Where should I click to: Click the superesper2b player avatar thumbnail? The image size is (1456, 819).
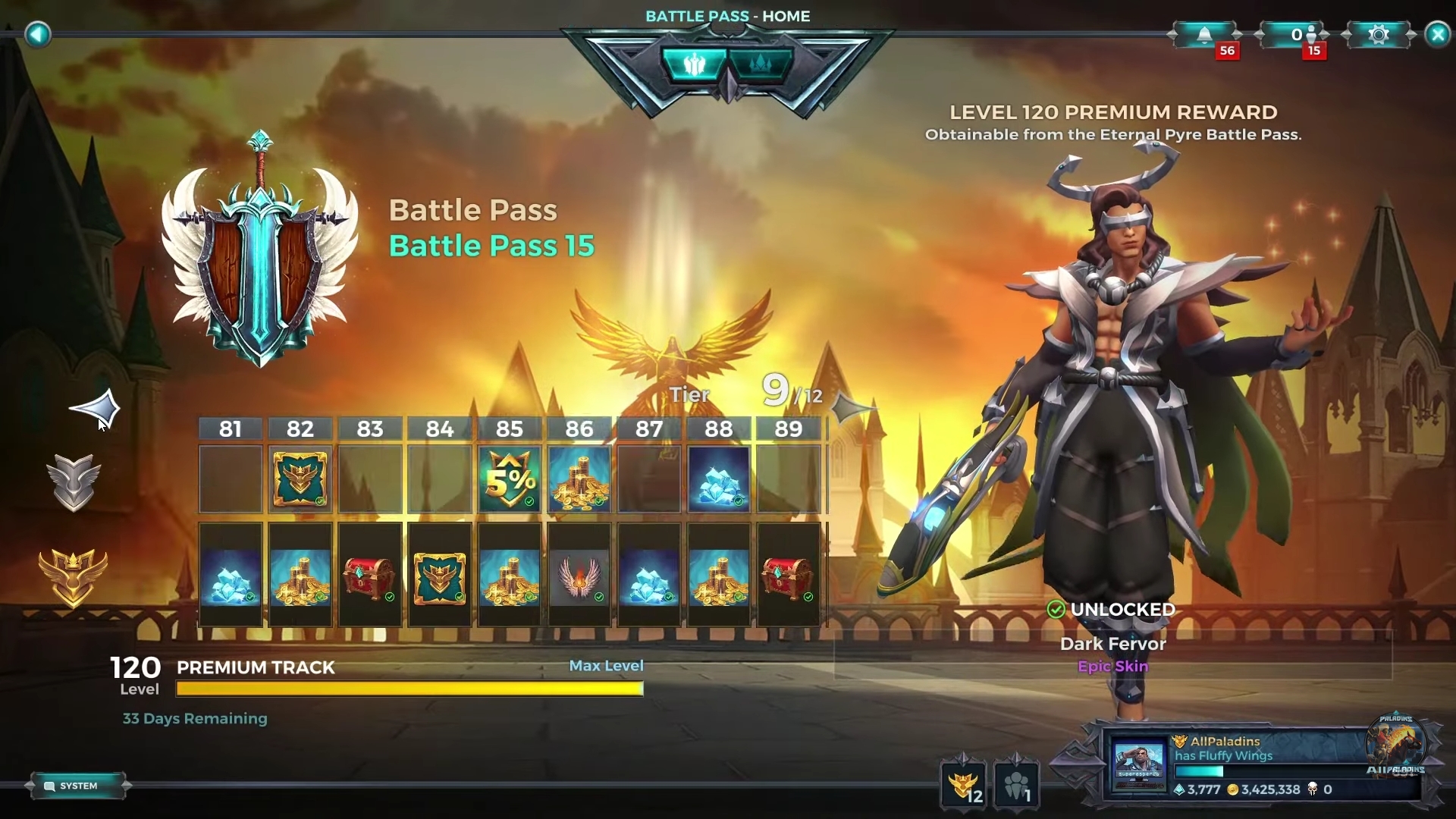click(1139, 764)
